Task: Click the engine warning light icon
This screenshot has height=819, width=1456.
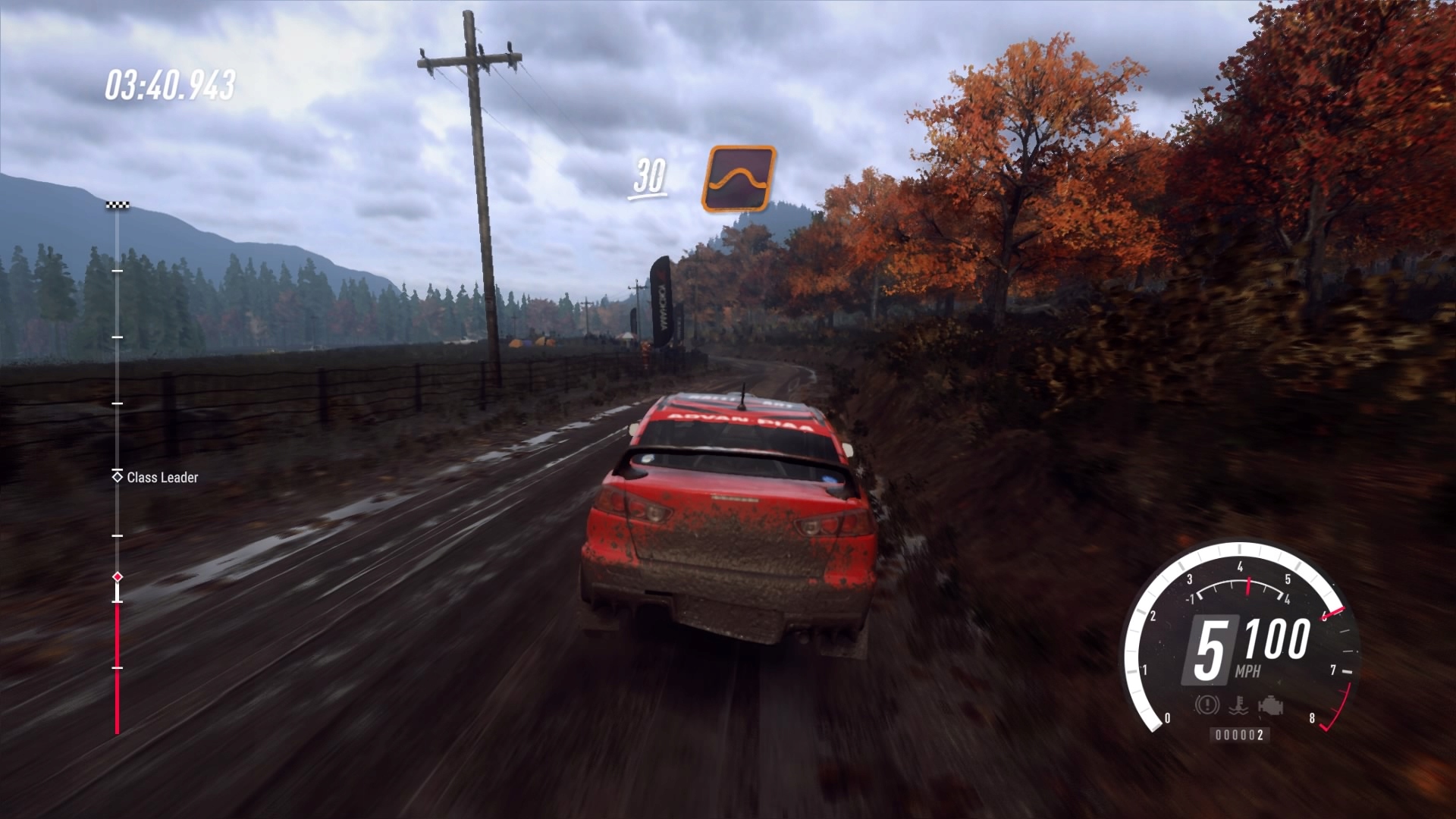Action: [x=1270, y=706]
